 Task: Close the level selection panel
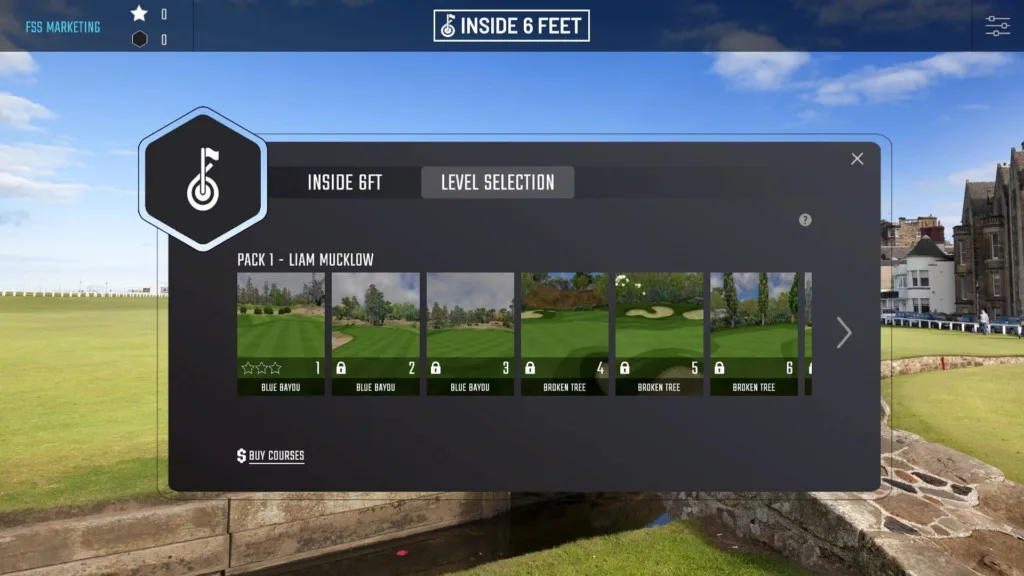[x=857, y=159]
